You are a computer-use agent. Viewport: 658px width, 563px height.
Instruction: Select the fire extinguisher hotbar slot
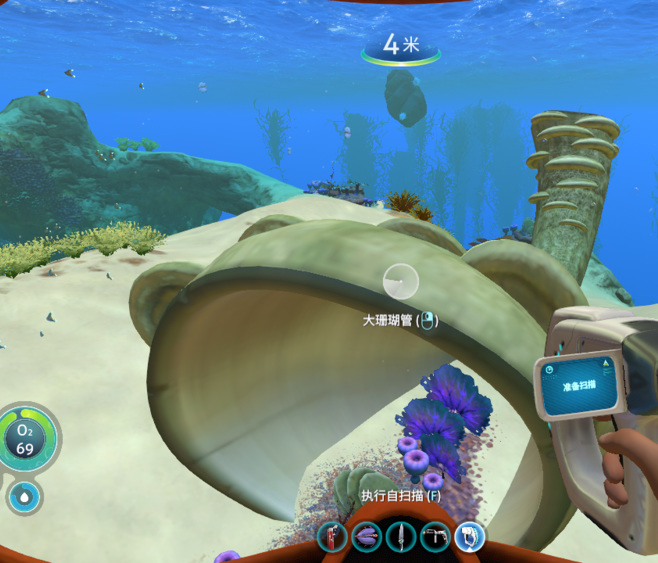coord(332,538)
